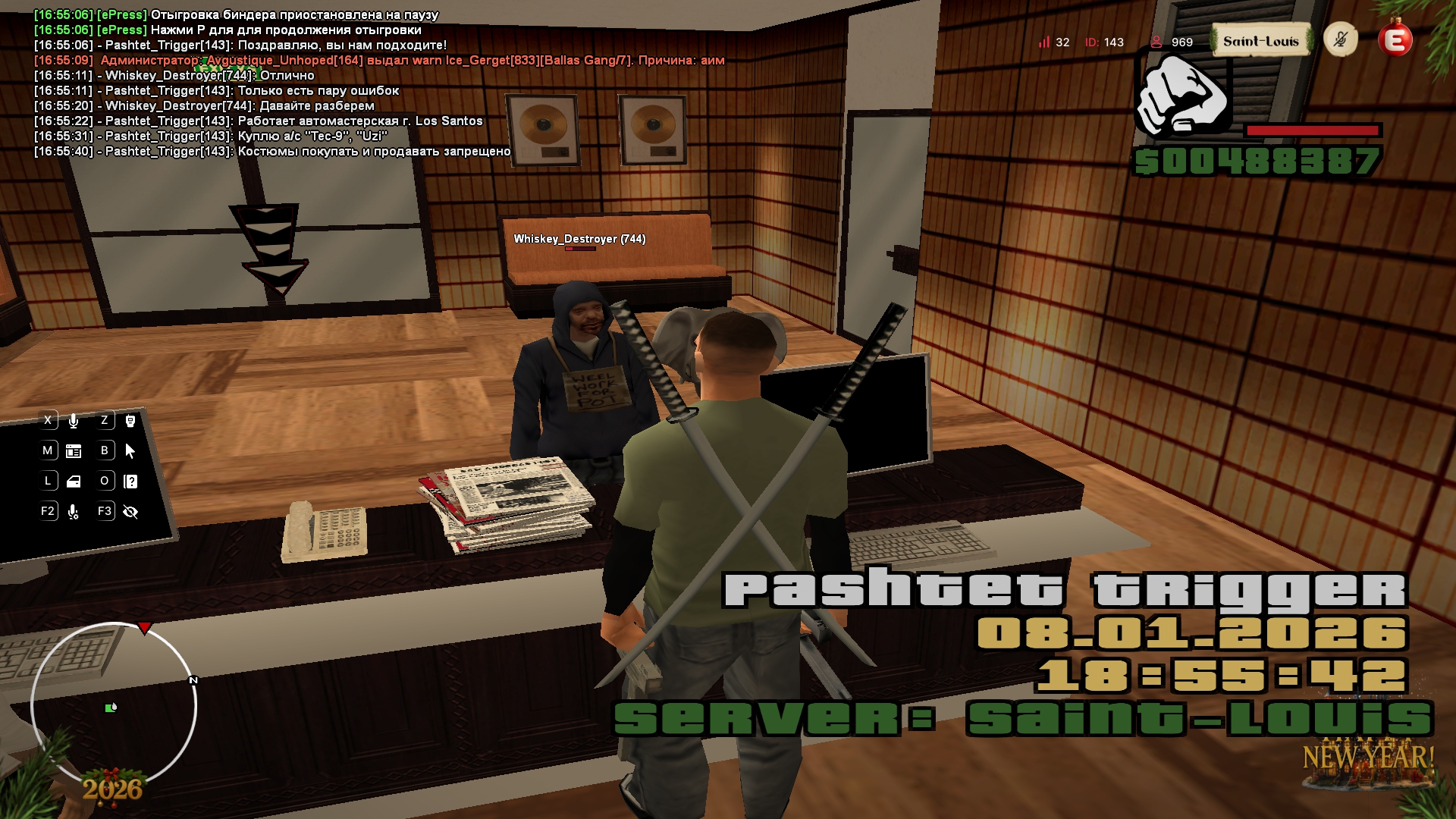Click the walkie-talkie radio icon

point(130,421)
